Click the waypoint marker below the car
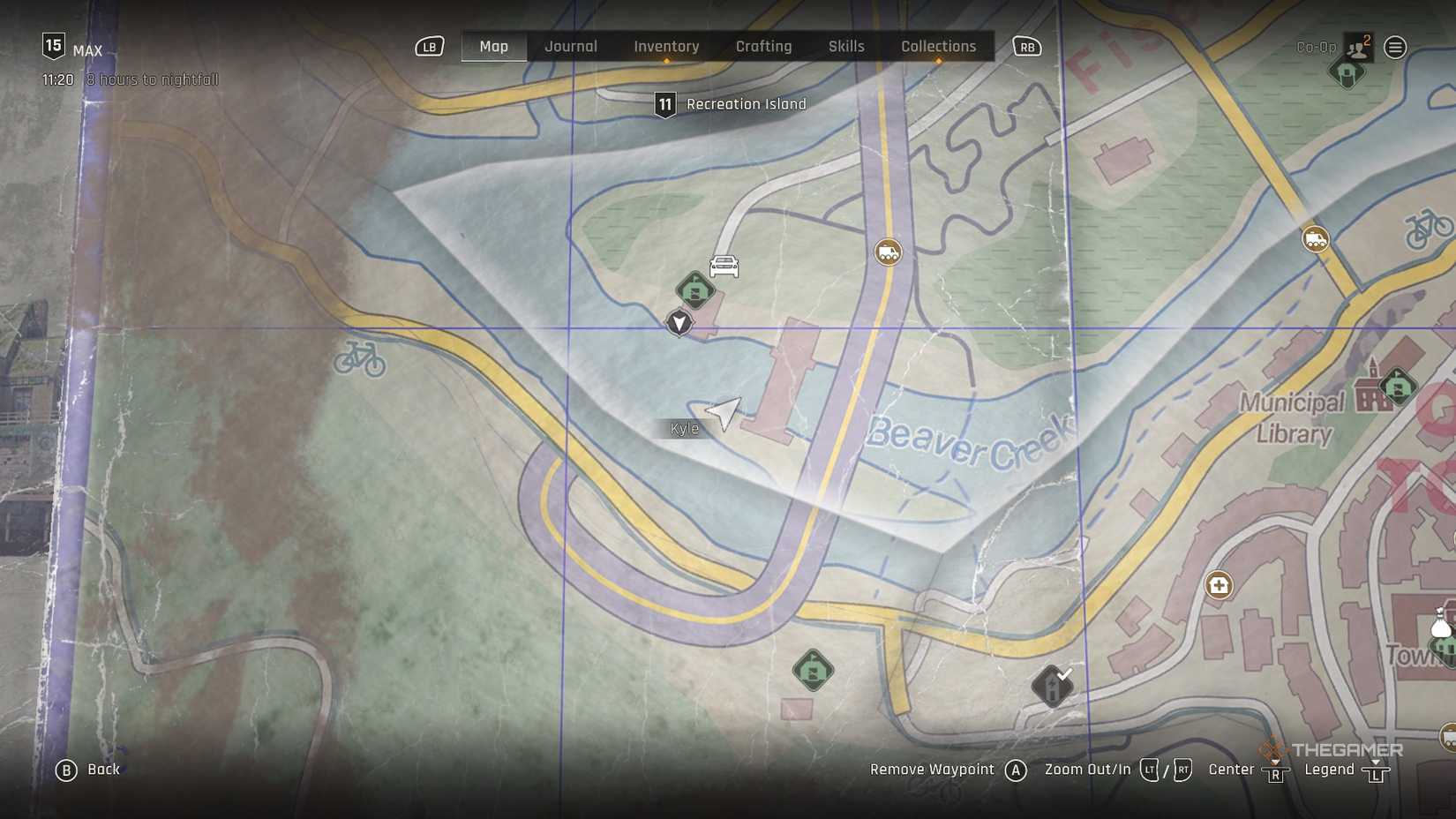The image size is (1456, 819). (679, 323)
